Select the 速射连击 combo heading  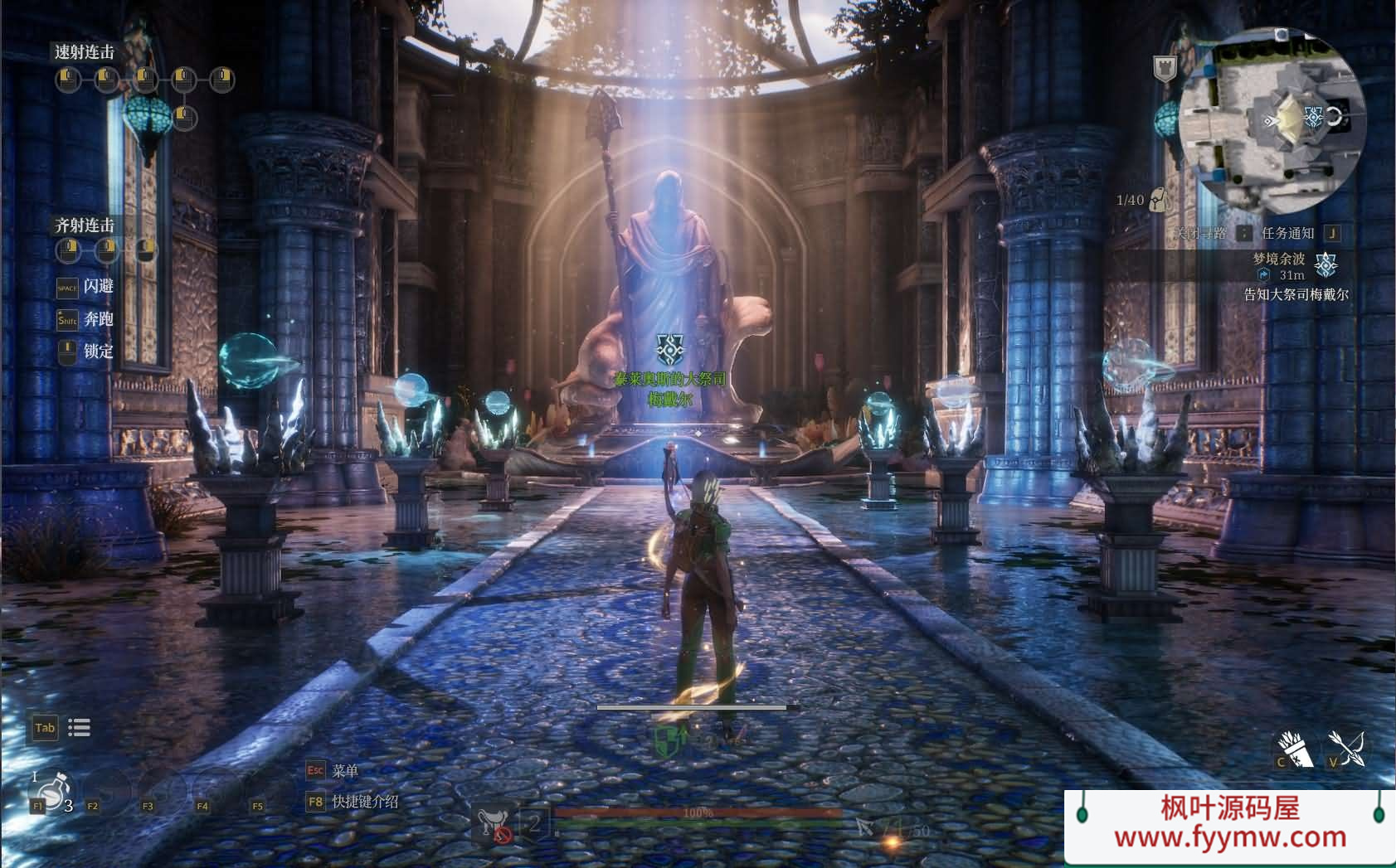(x=85, y=52)
